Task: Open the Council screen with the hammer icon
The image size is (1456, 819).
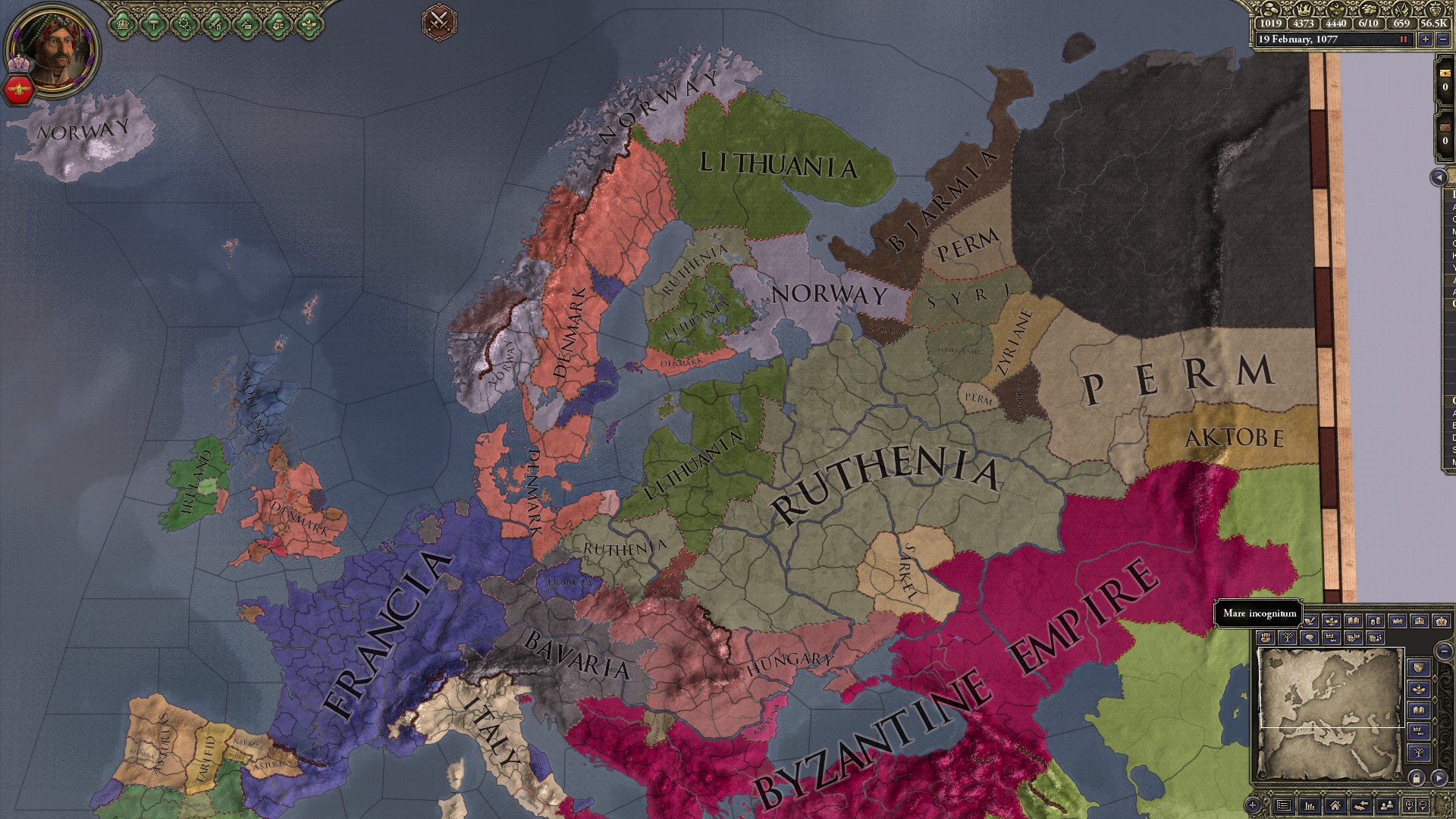Action: (x=154, y=23)
